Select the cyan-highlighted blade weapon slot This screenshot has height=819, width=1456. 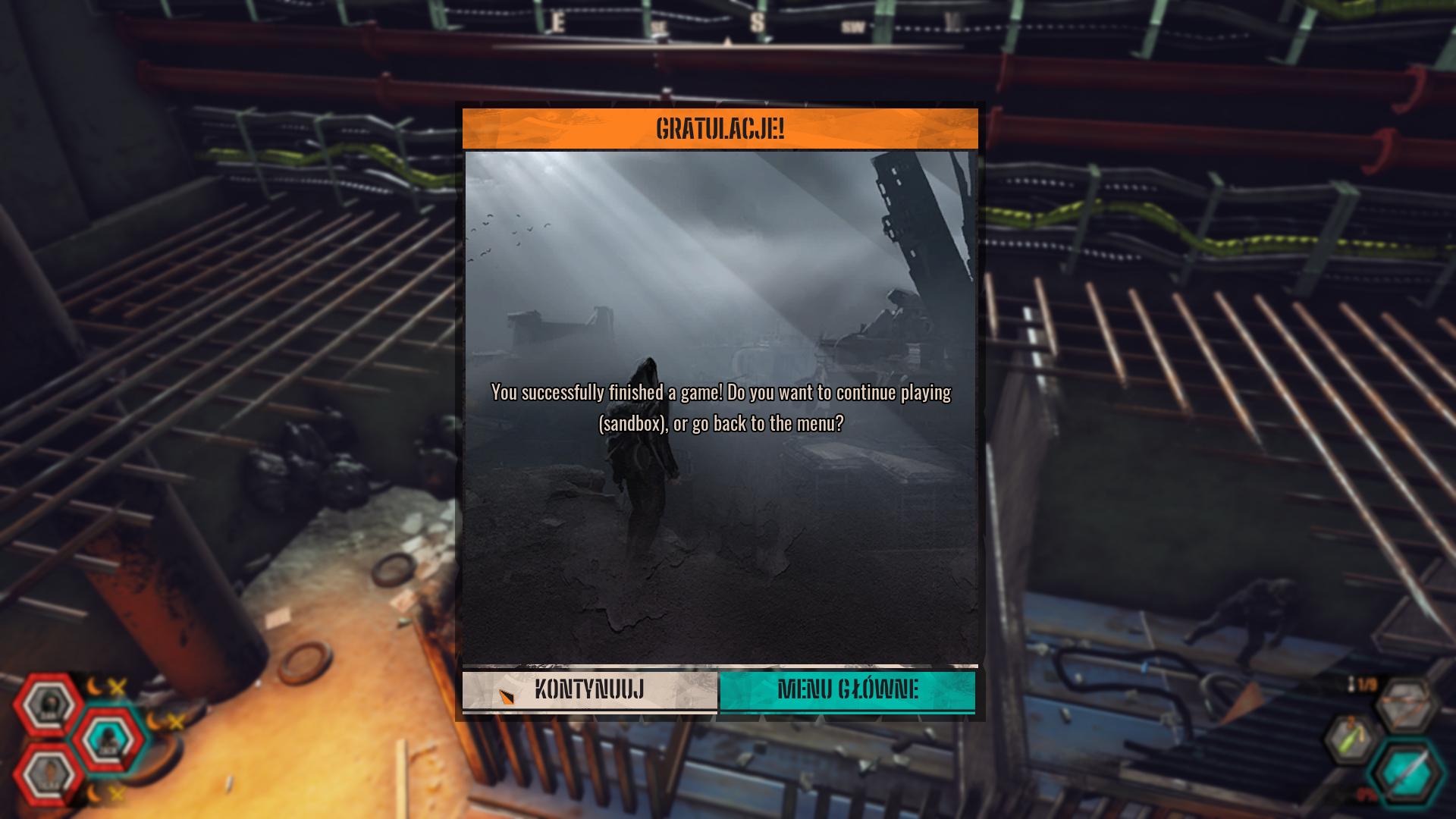click(x=1407, y=773)
